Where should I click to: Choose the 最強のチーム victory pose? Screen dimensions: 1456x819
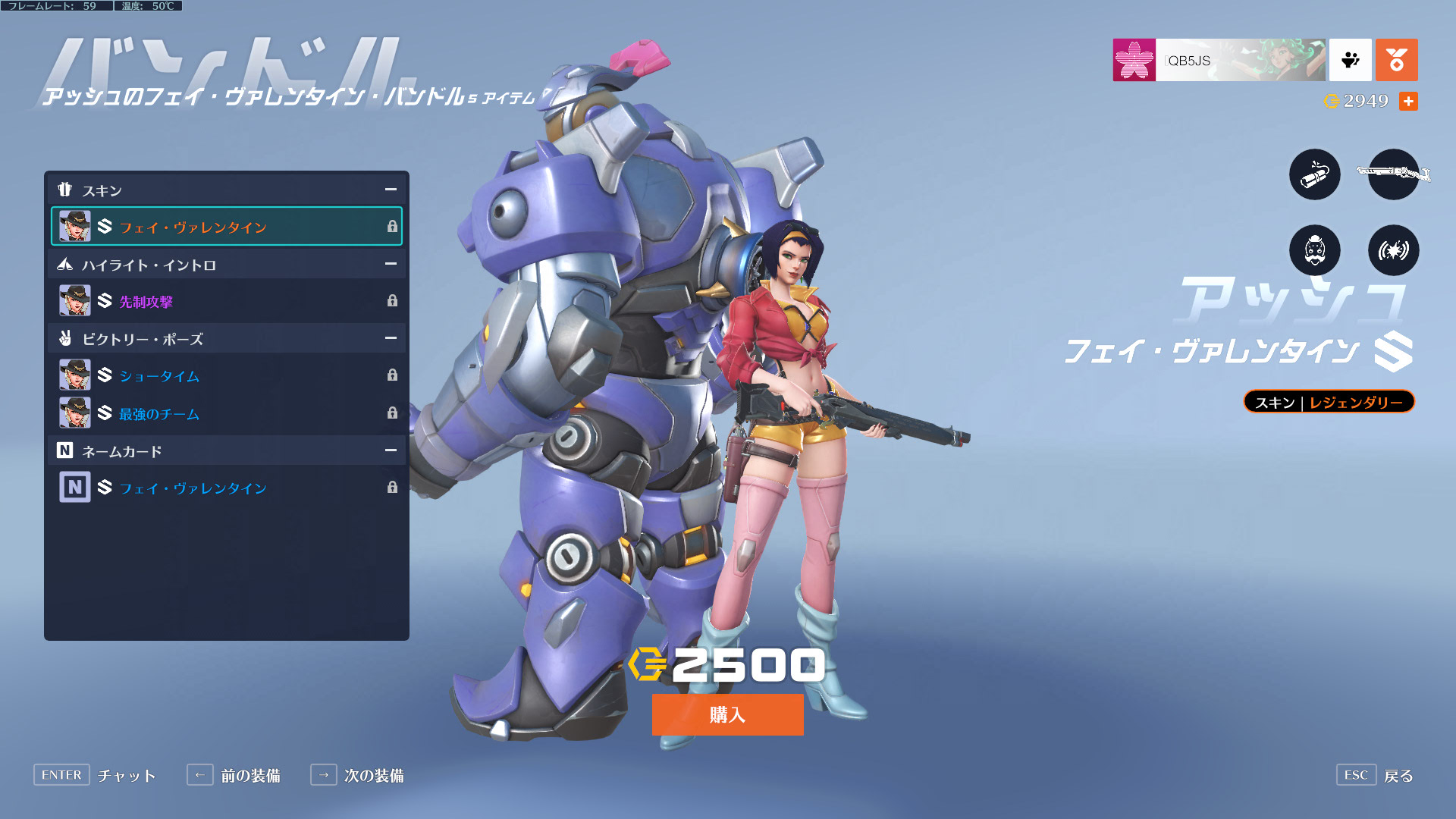[x=226, y=413]
